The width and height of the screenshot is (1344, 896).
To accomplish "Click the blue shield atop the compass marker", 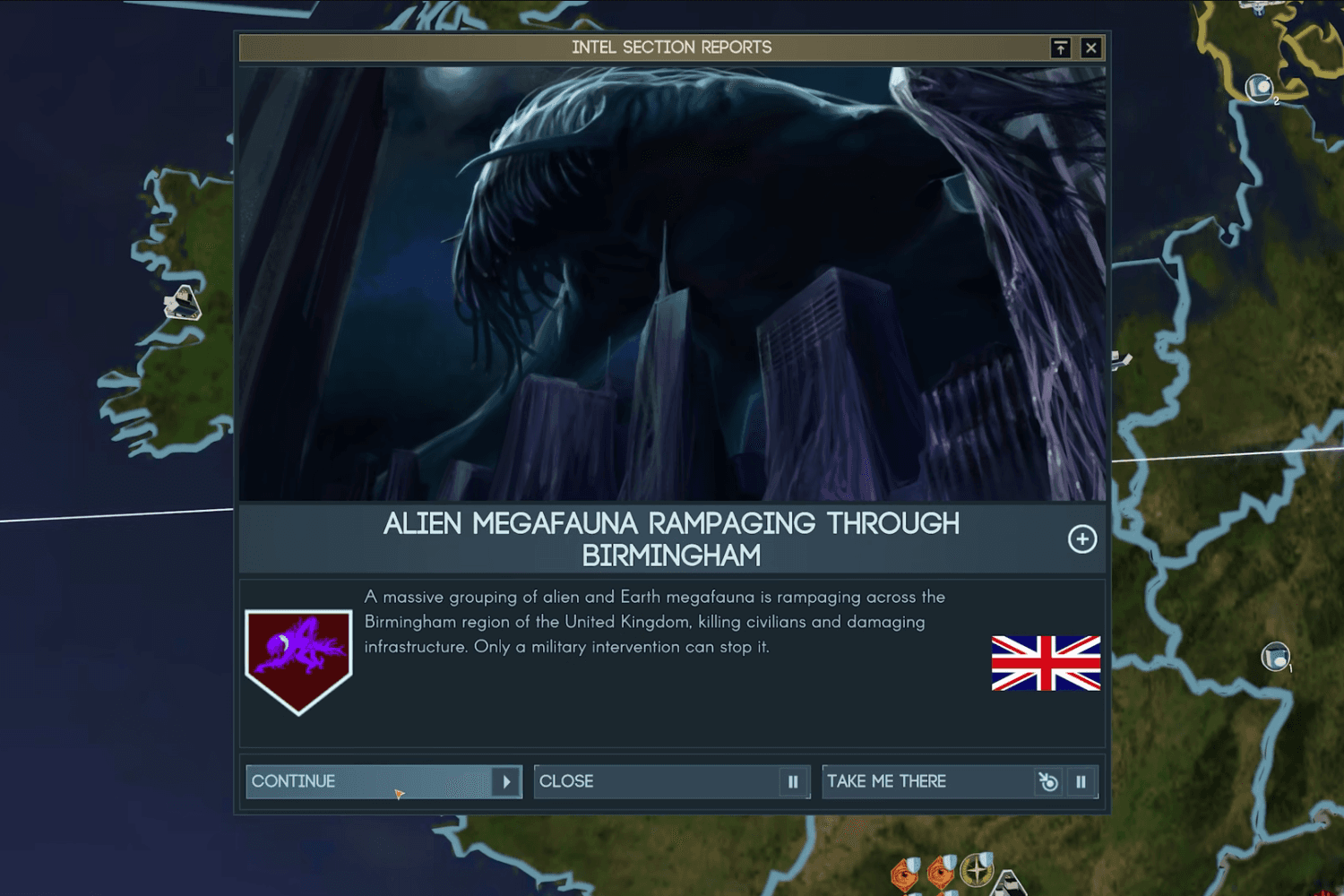I will pyautogui.click(x=985, y=857).
